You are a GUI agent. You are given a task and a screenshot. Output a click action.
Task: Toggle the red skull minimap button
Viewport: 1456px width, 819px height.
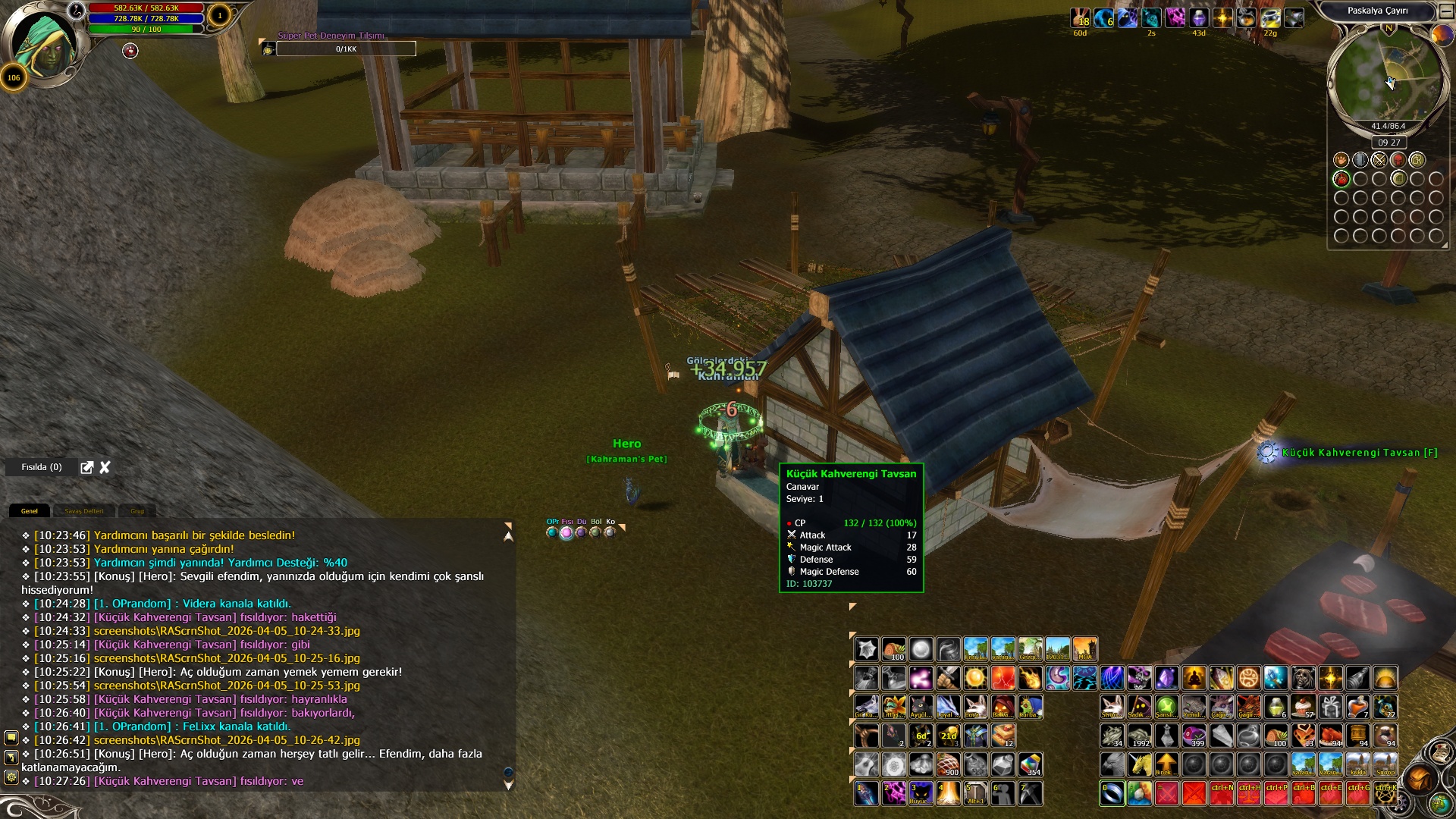tap(1398, 160)
